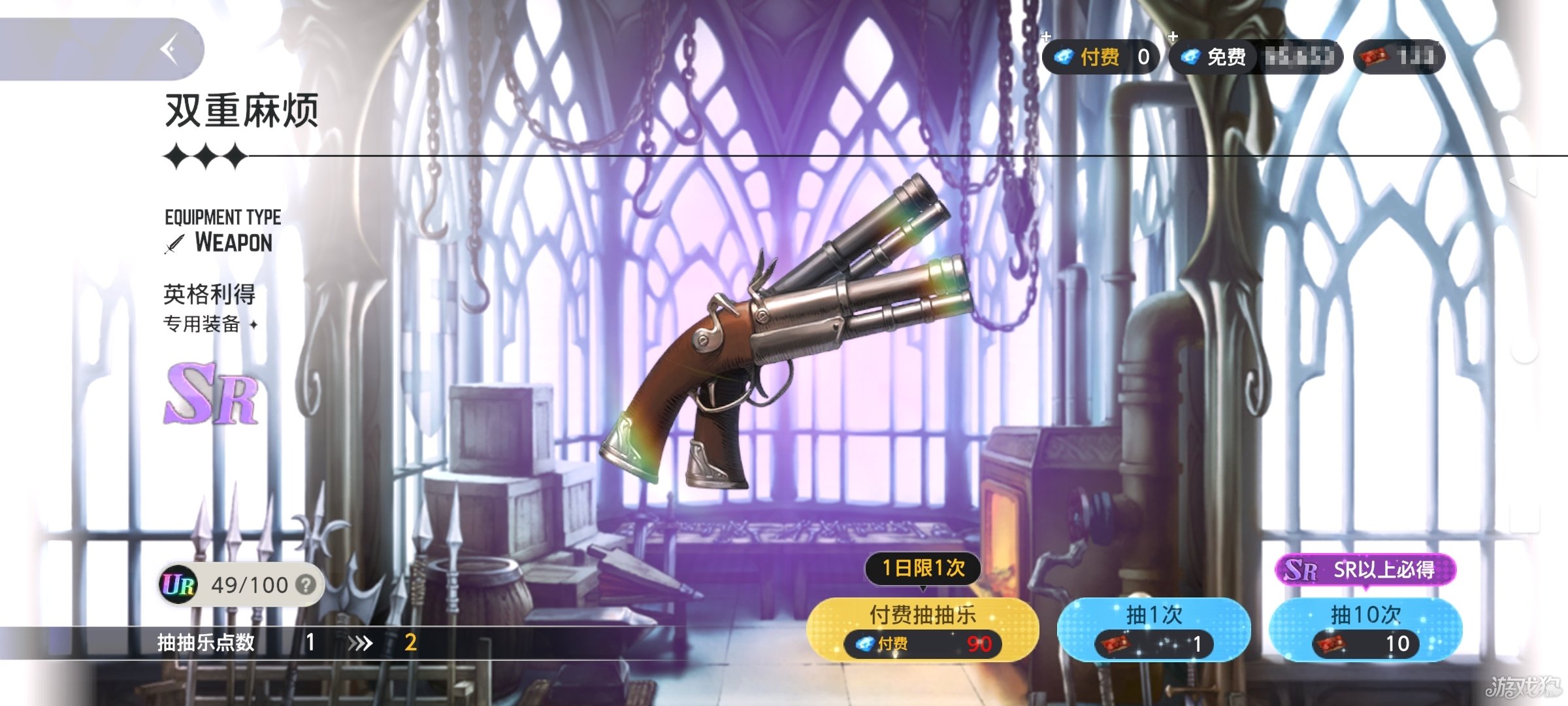Image resolution: width=1568 pixels, height=706 pixels.
Task: Add paid gems with the 付费 plus
Action: (1047, 37)
